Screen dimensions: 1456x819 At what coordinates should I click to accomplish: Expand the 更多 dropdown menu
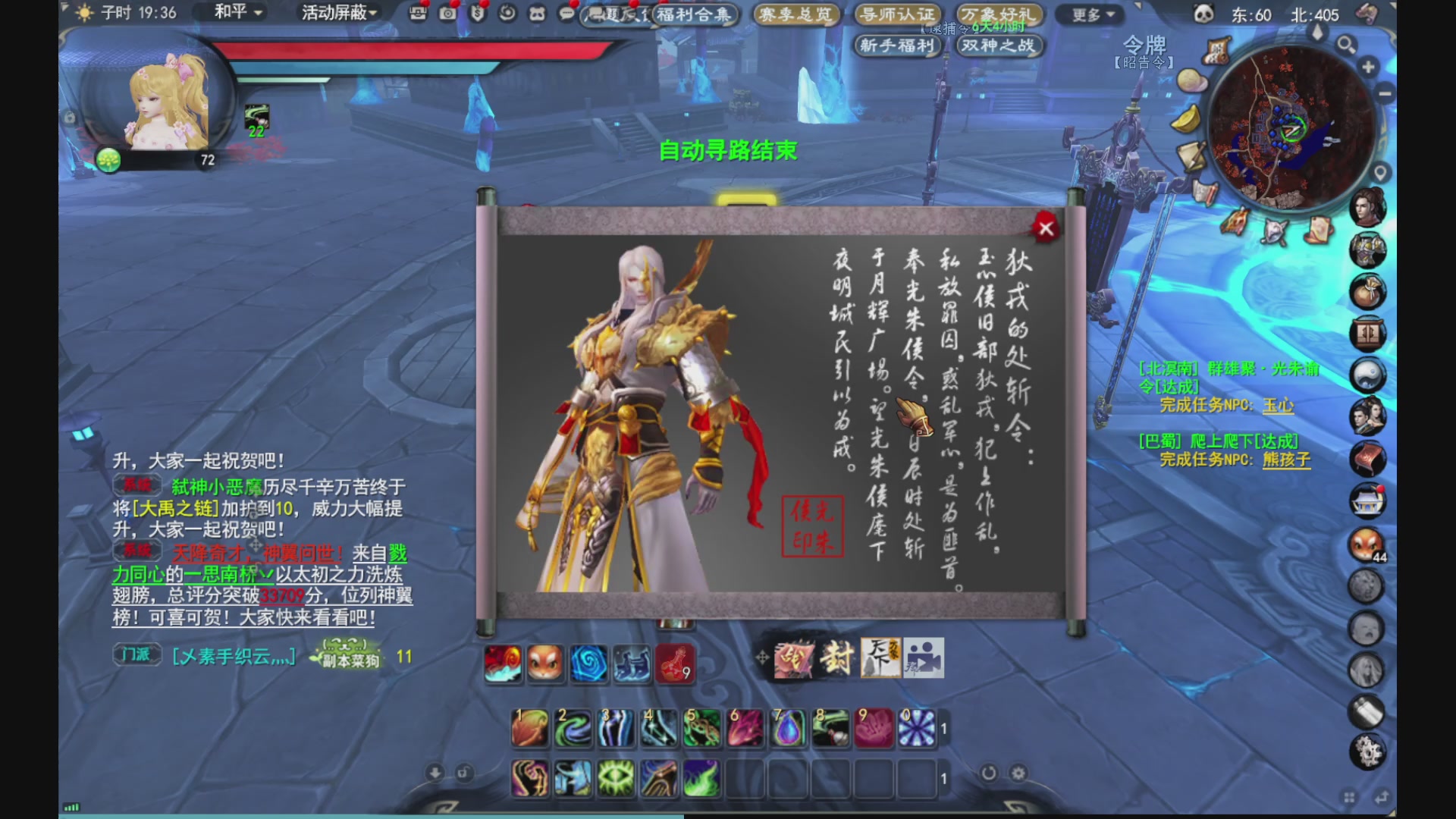point(1090,15)
